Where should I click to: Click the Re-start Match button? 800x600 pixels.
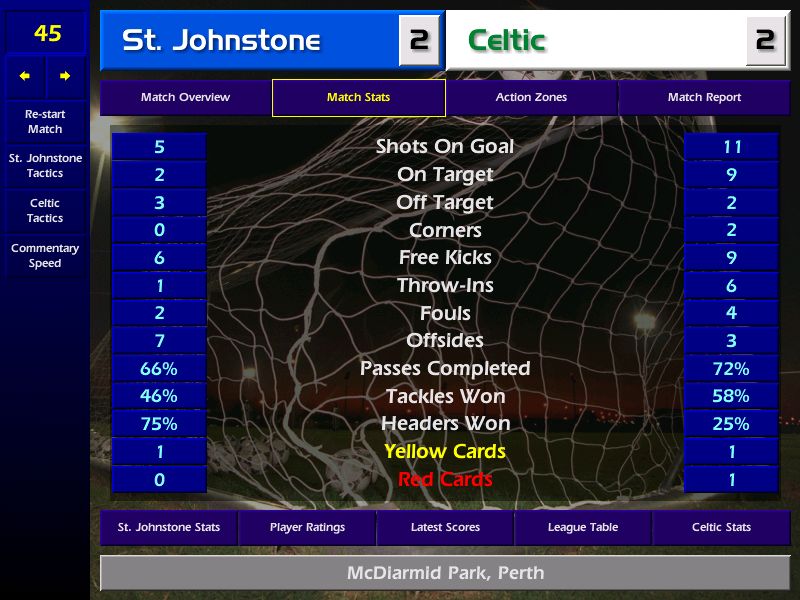pos(45,122)
